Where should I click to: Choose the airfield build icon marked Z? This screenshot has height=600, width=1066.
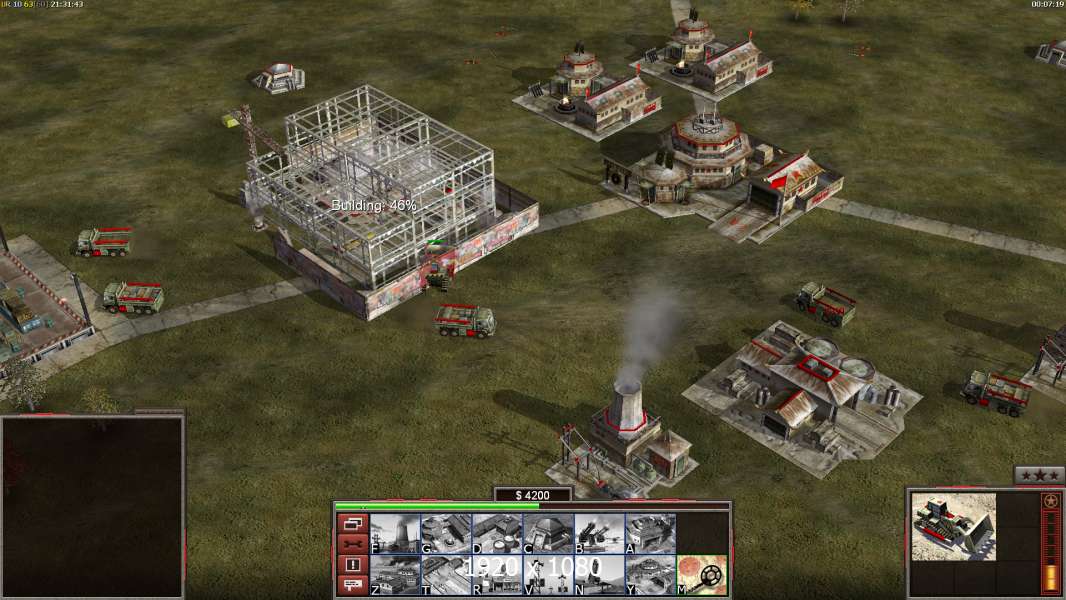pyautogui.click(x=395, y=575)
